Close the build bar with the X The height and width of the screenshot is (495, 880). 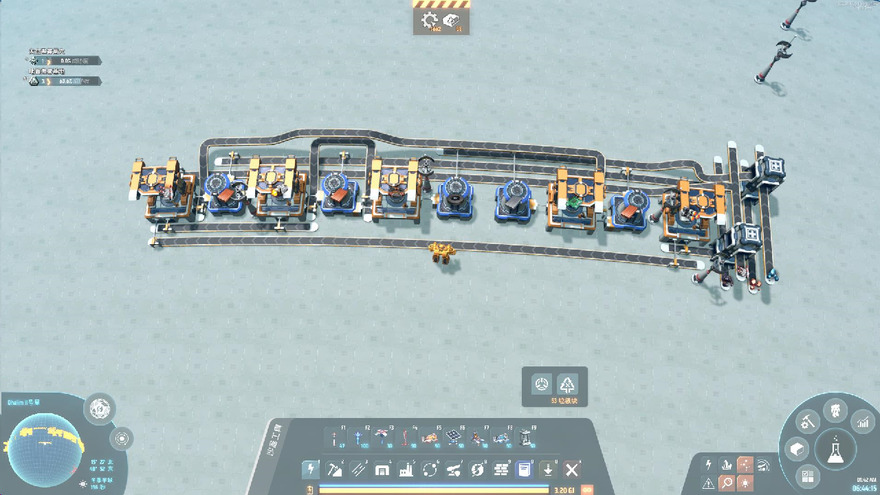point(572,469)
